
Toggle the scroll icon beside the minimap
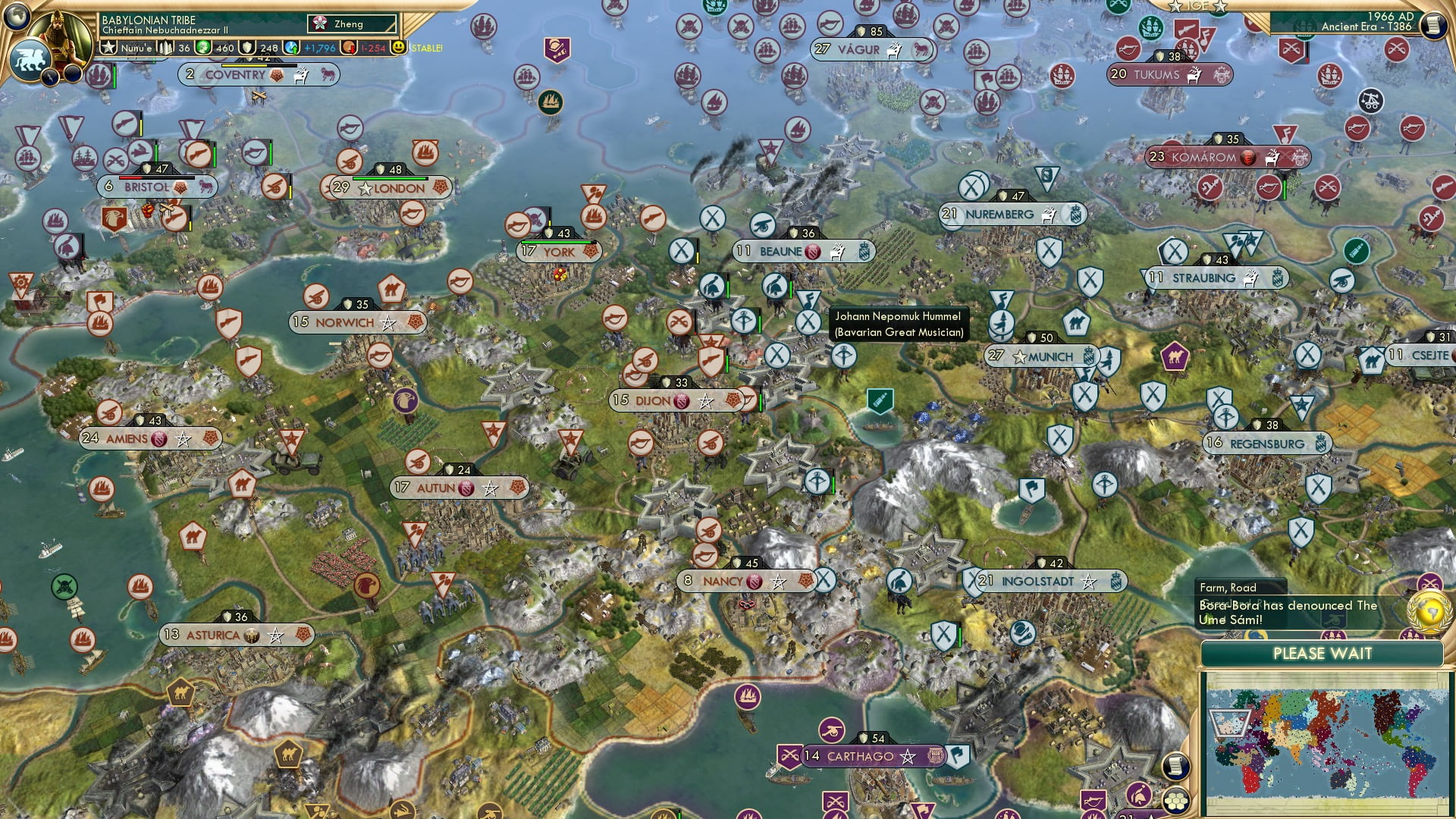(1175, 766)
